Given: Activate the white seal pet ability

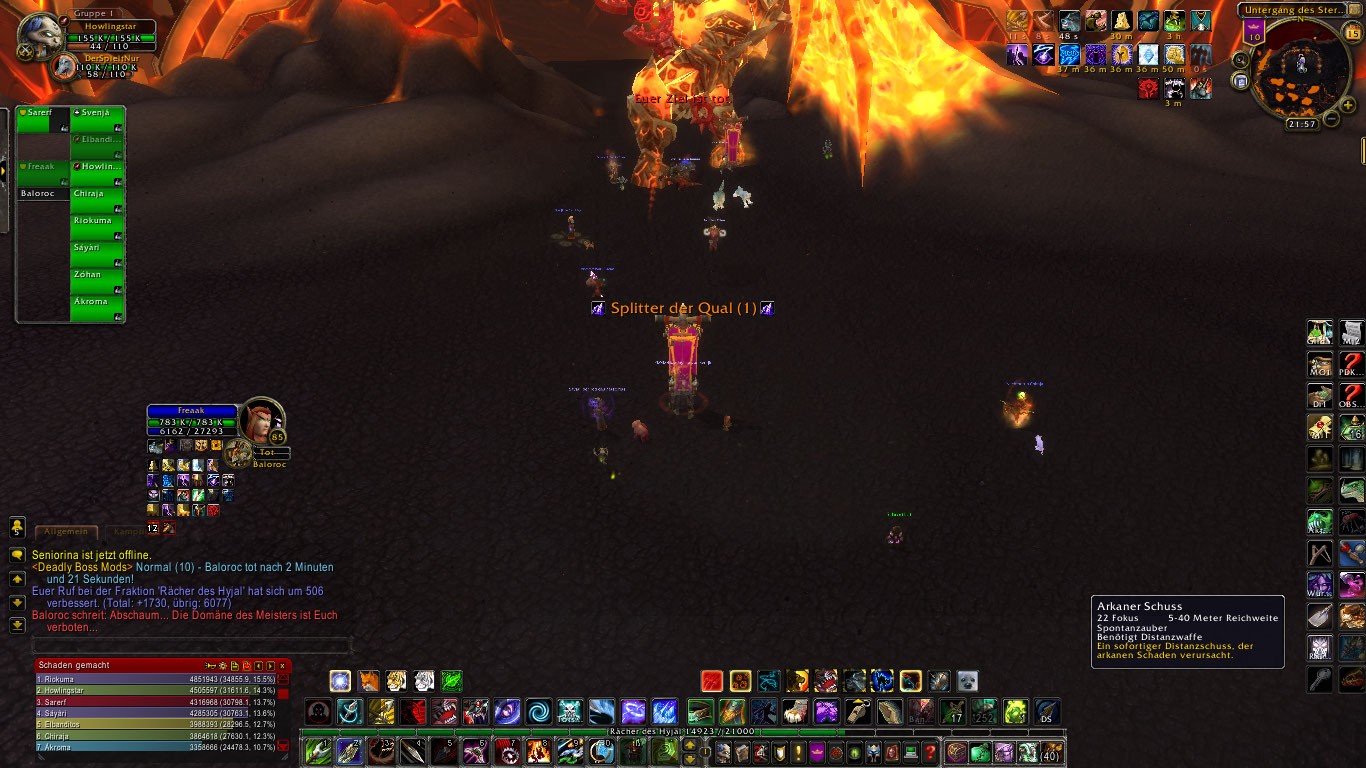Looking at the screenshot, I should coord(967,682).
